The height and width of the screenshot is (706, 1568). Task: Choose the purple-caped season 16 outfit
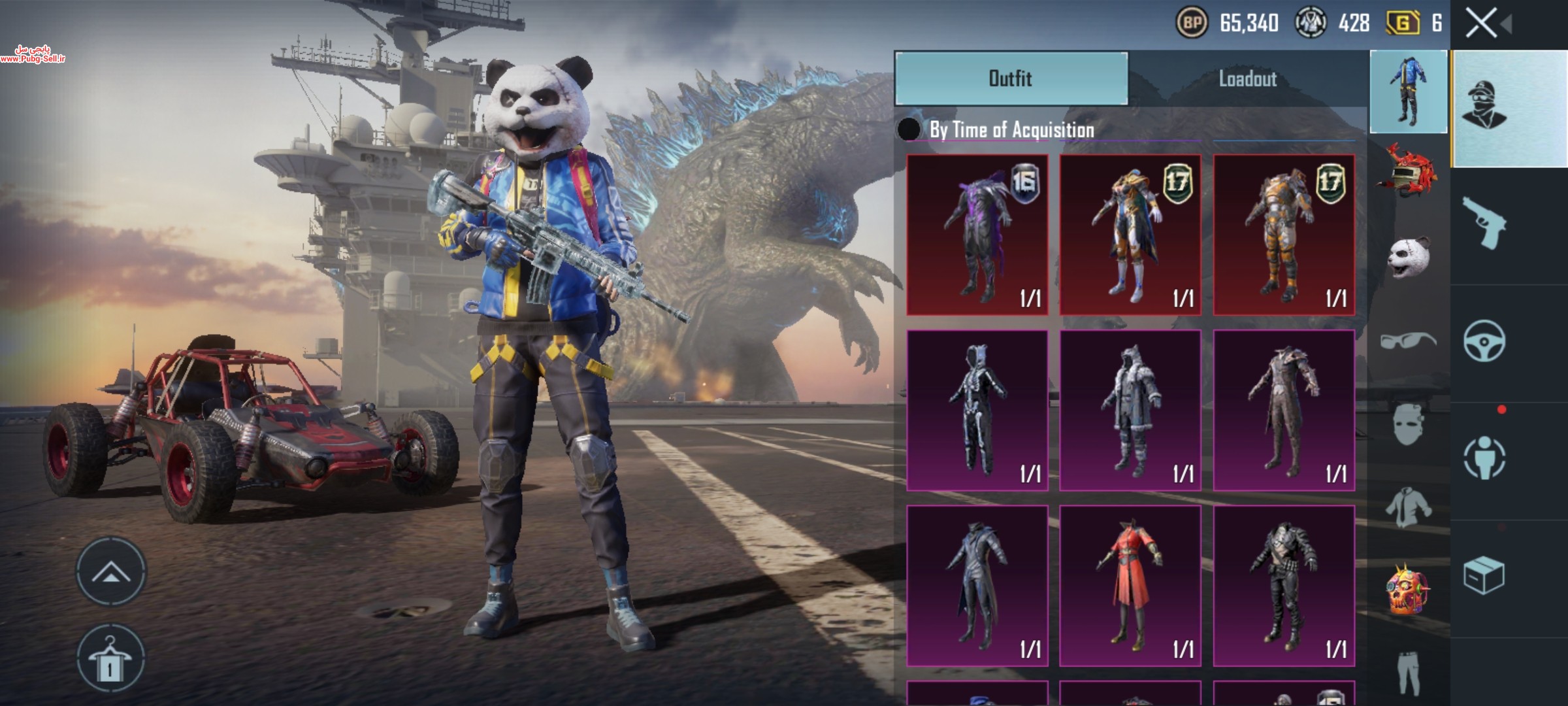tap(977, 235)
